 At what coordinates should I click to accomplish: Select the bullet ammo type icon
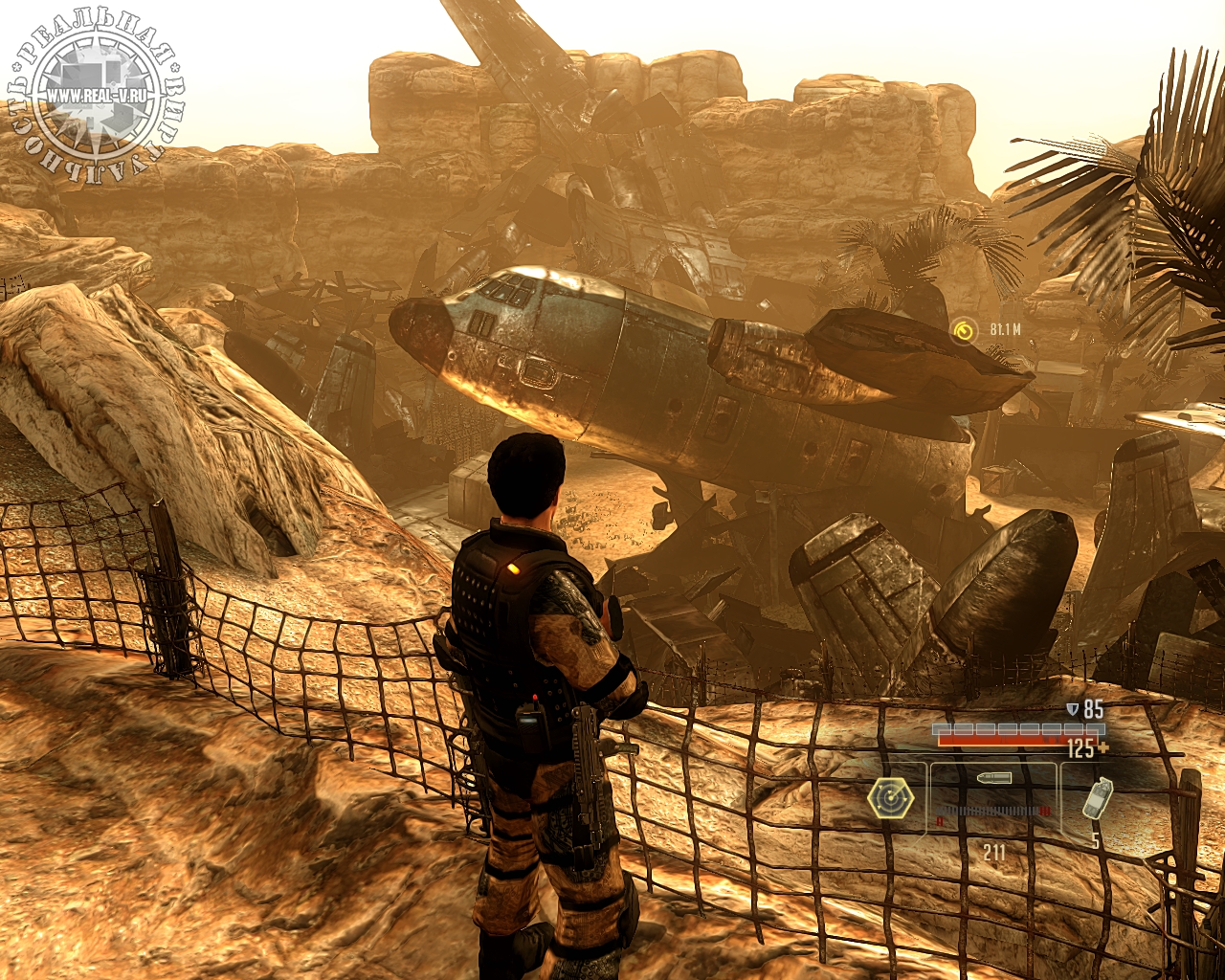pos(993,779)
